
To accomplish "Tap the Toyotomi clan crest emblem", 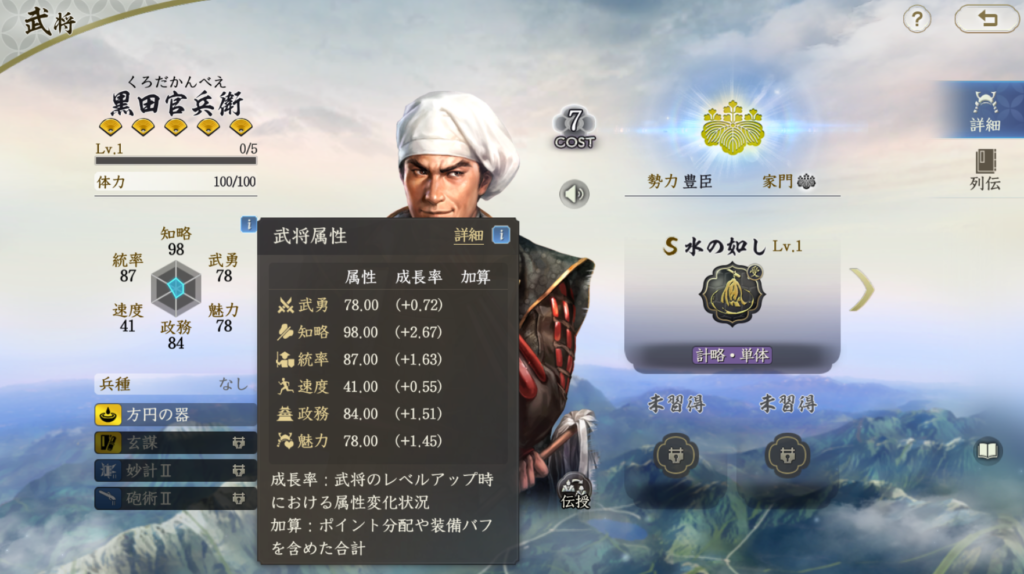I will tap(732, 127).
